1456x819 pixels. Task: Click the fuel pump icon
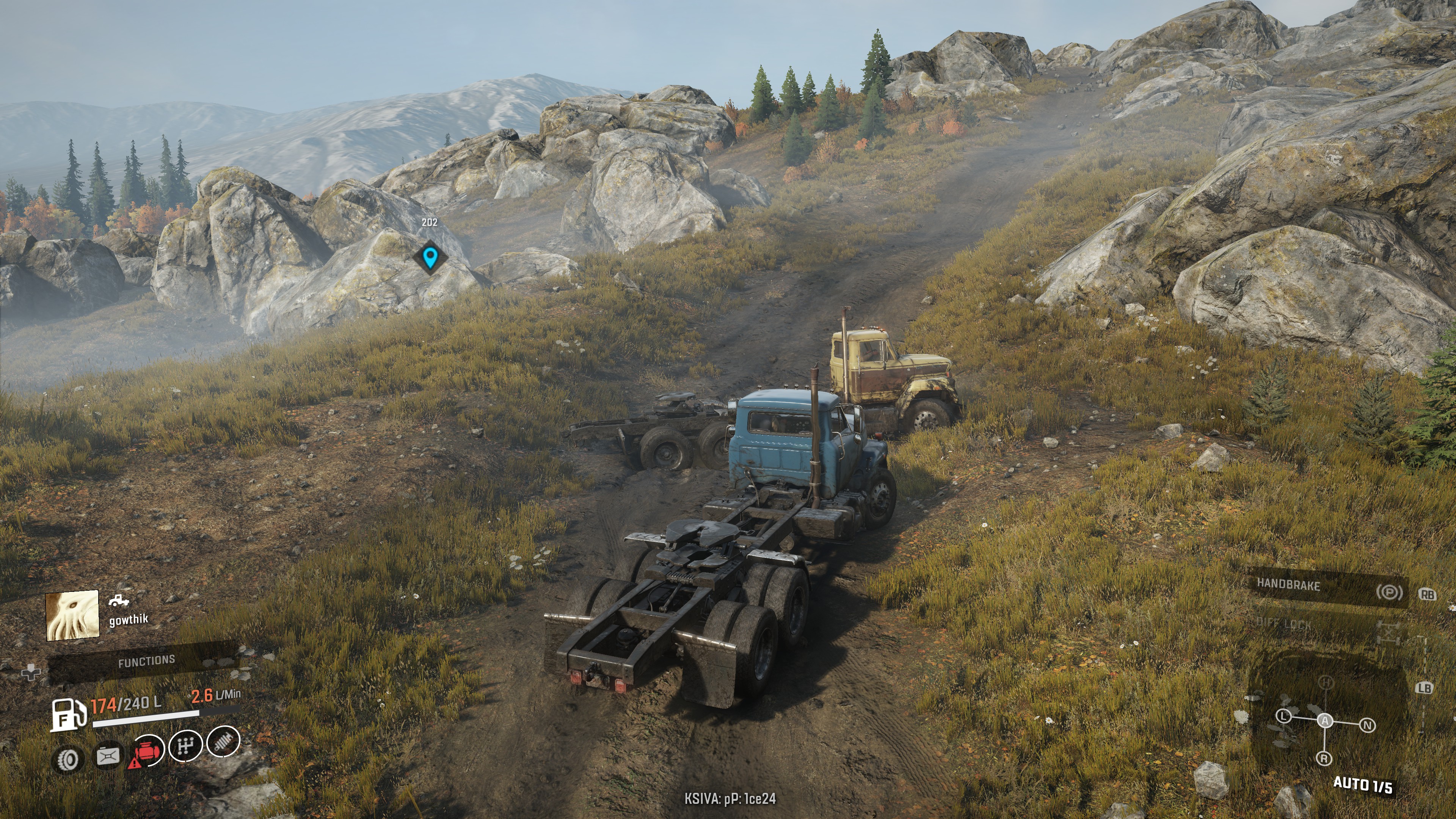(67, 714)
